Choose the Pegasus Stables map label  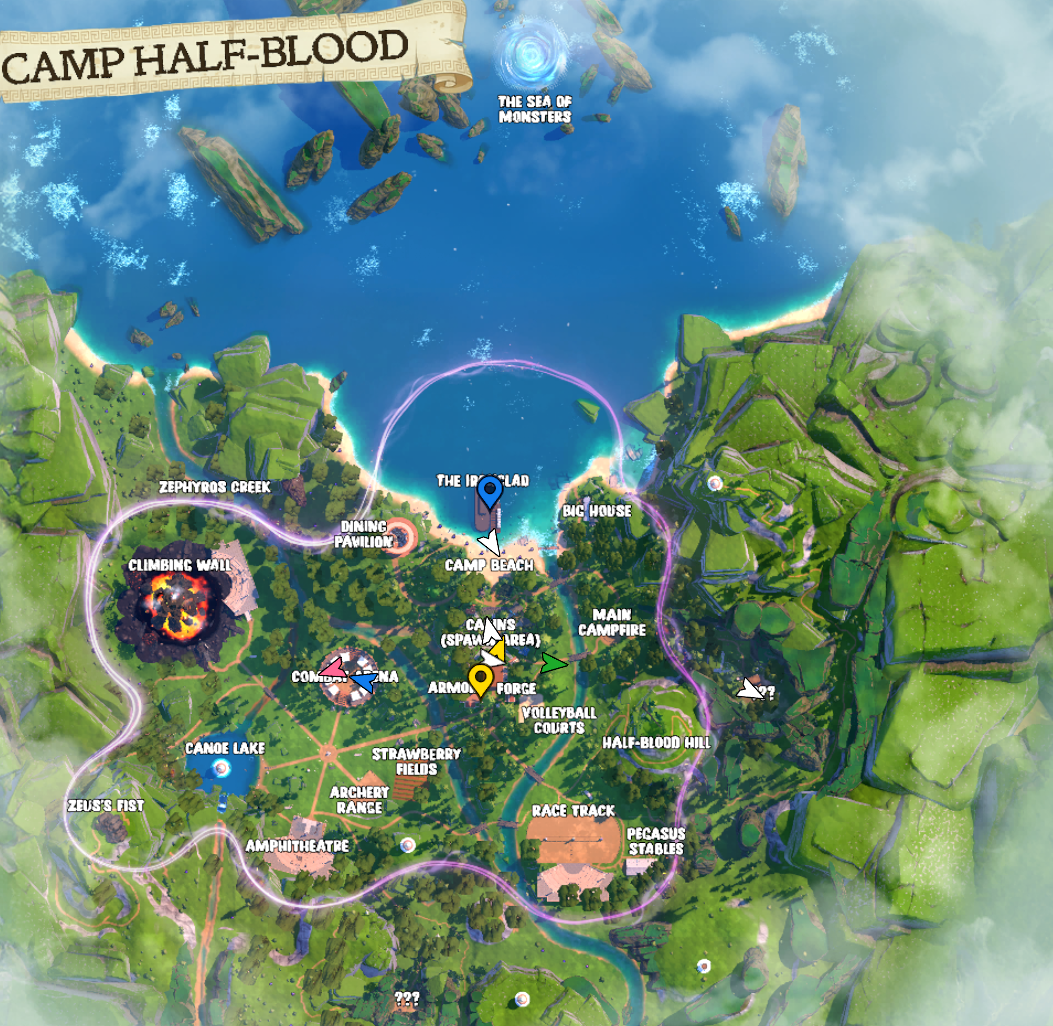(655, 841)
